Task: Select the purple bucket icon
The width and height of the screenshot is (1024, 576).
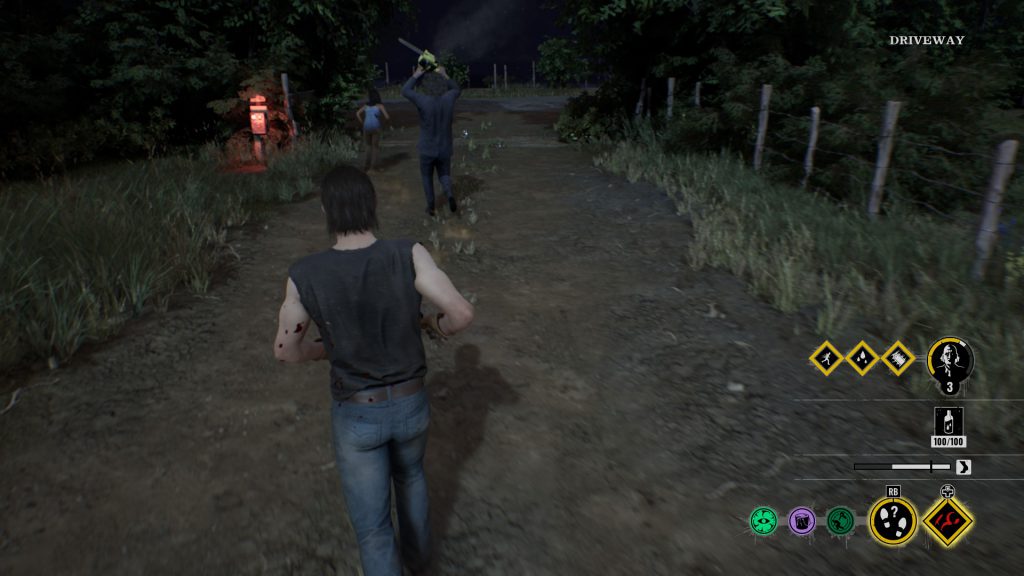Action: [x=802, y=520]
